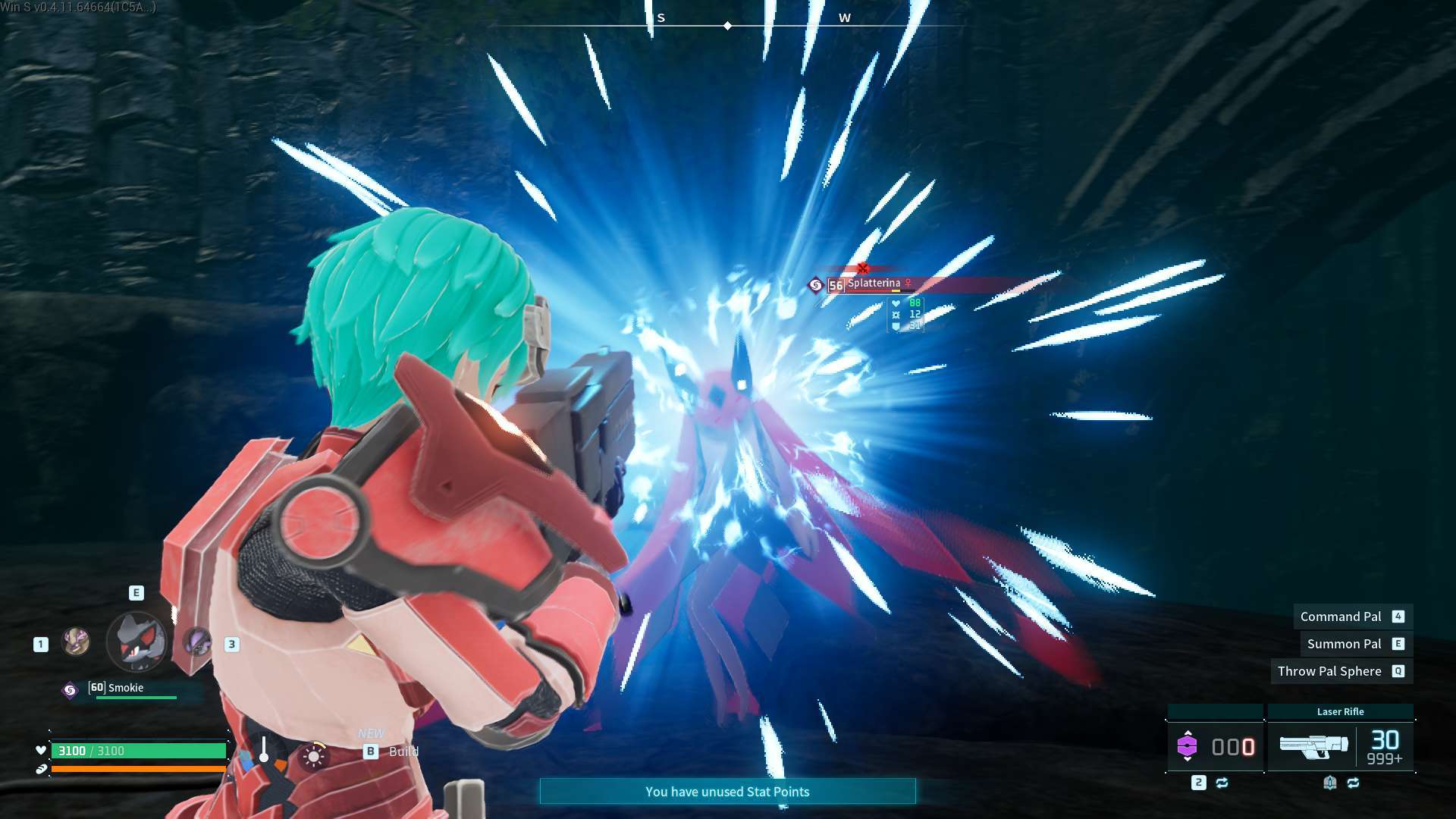Viewport: 1456px width, 819px height.
Task: Pick the tan pal portrait left of Smokie
Action: [76, 642]
